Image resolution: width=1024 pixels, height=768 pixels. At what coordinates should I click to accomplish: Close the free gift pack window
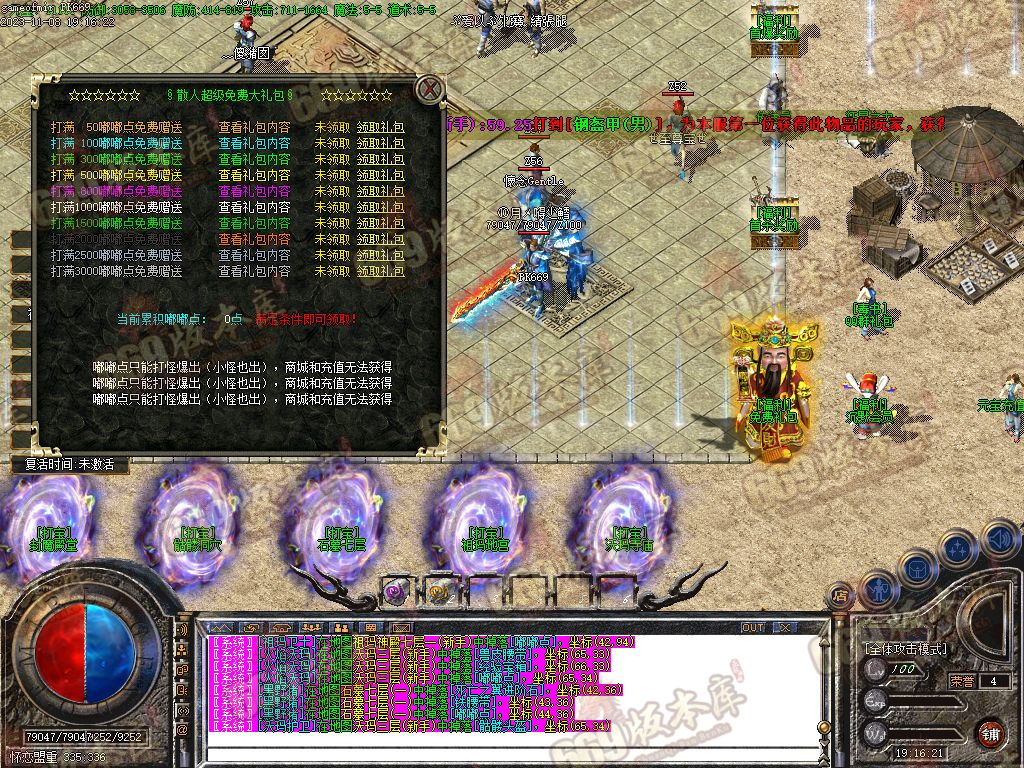coord(430,89)
